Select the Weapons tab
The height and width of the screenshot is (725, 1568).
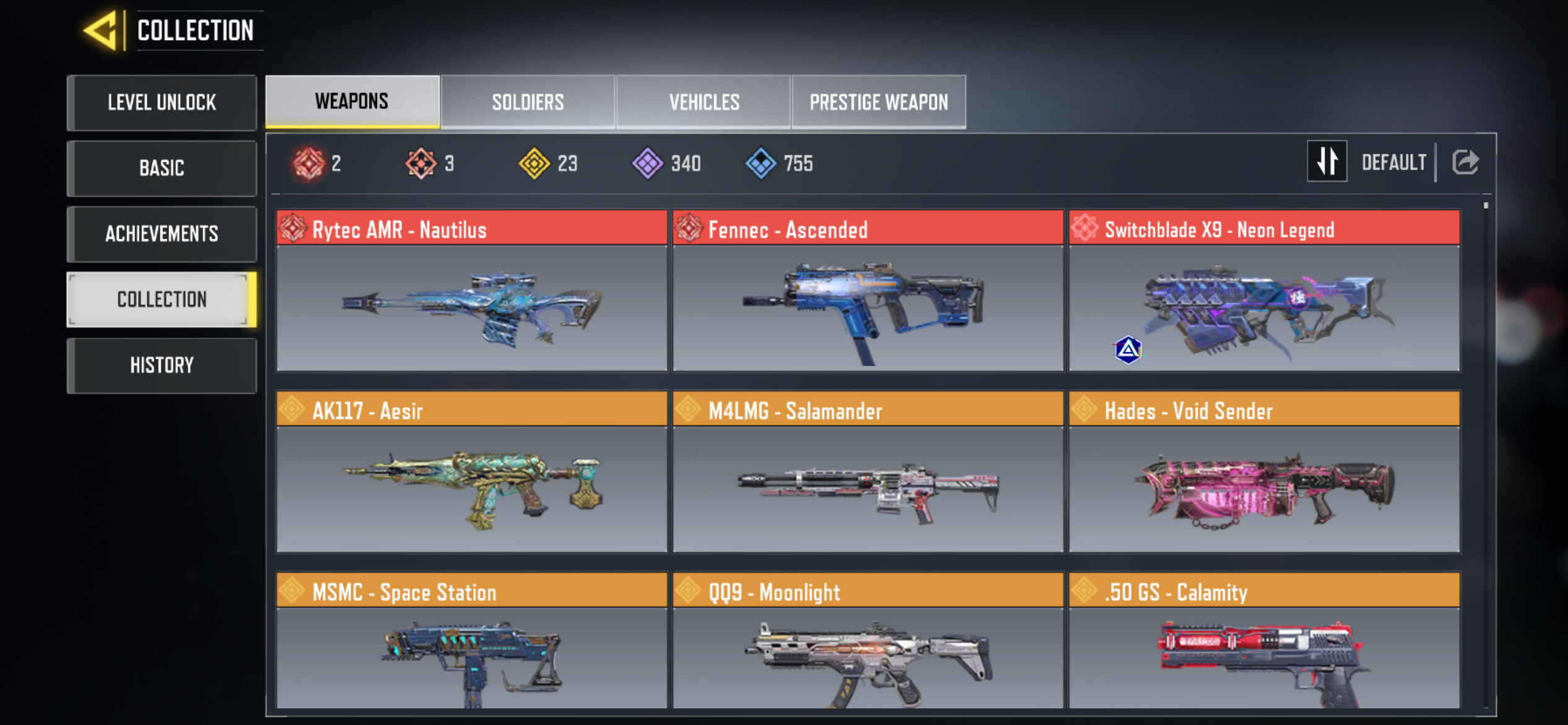(x=352, y=102)
